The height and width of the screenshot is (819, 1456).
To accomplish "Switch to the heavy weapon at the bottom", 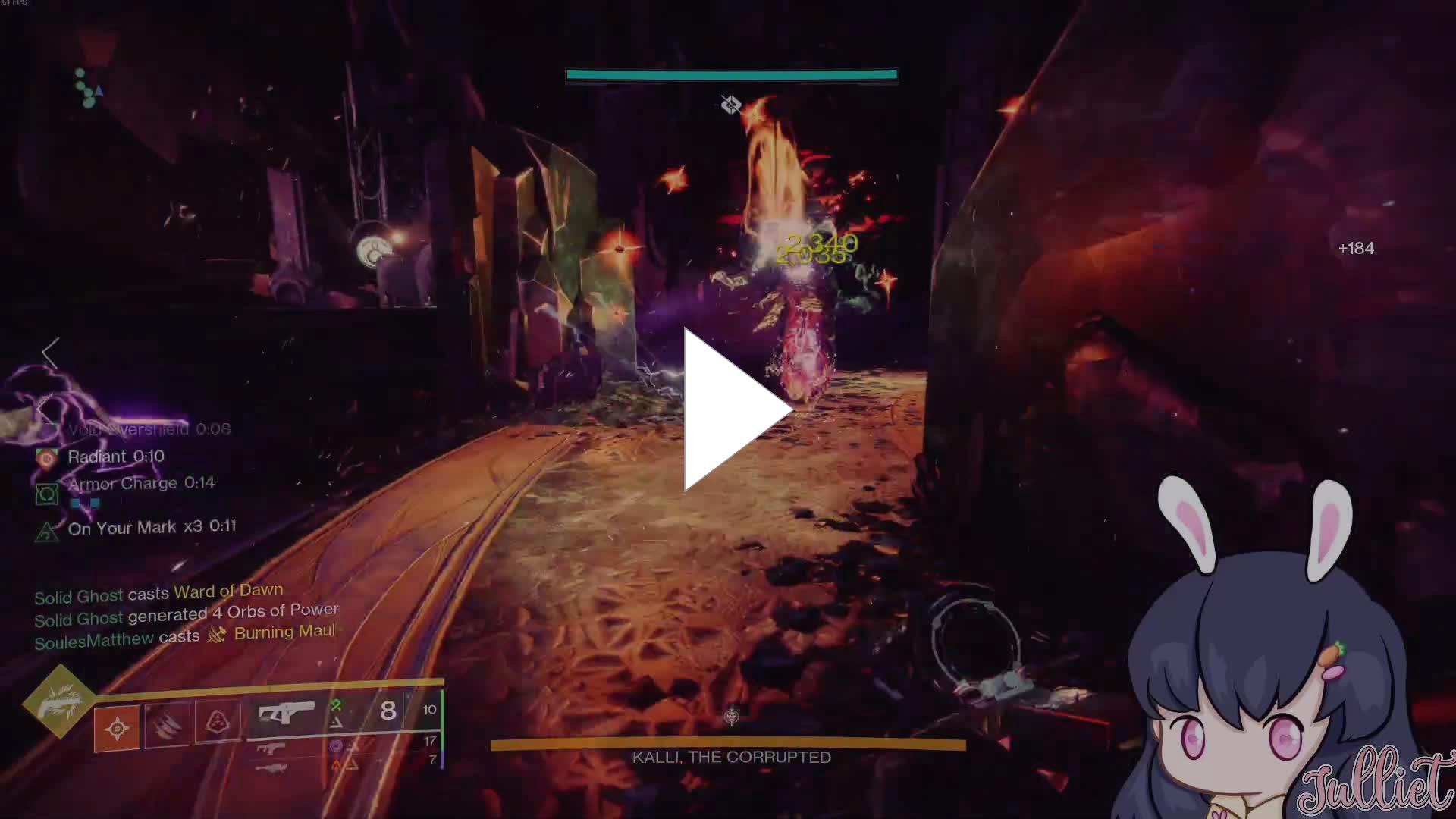I will (x=271, y=768).
